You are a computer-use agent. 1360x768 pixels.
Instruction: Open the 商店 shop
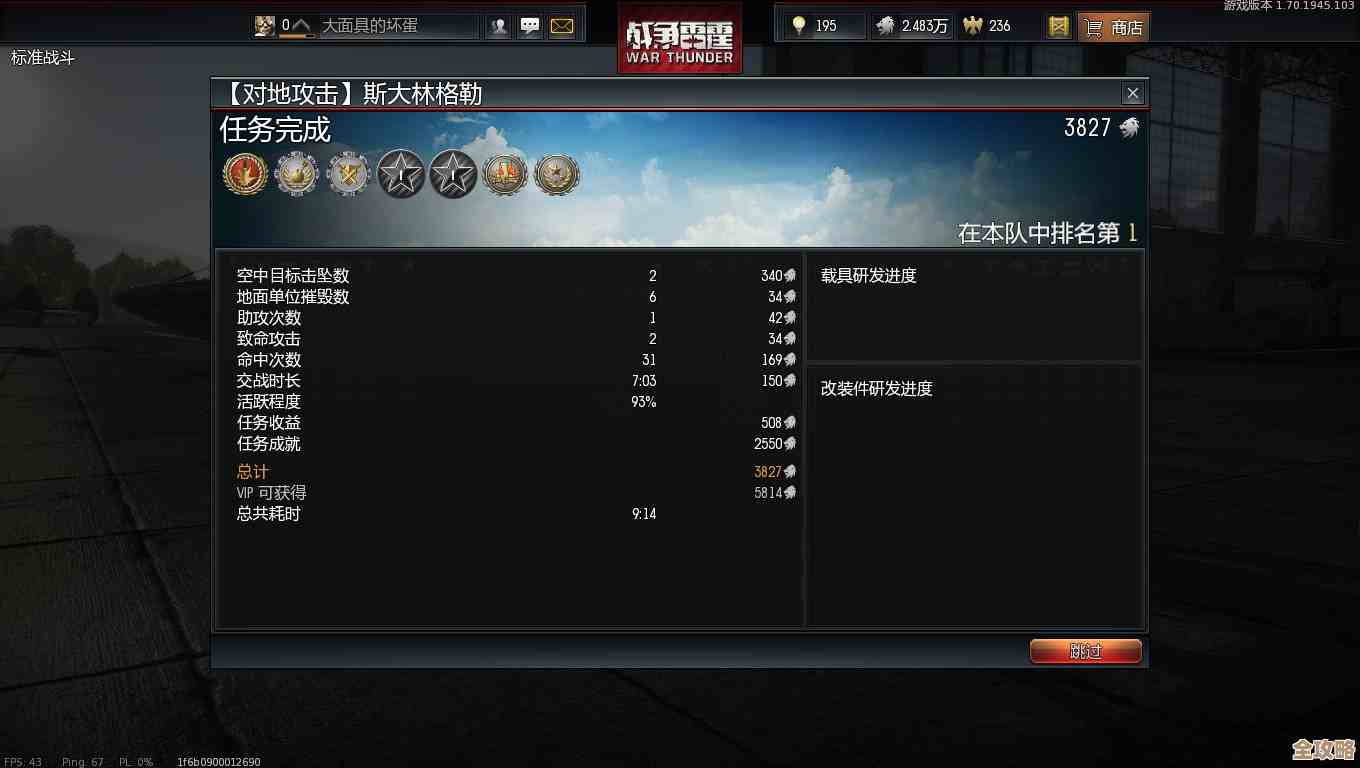pyautogui.click(x=1113, y=27)
